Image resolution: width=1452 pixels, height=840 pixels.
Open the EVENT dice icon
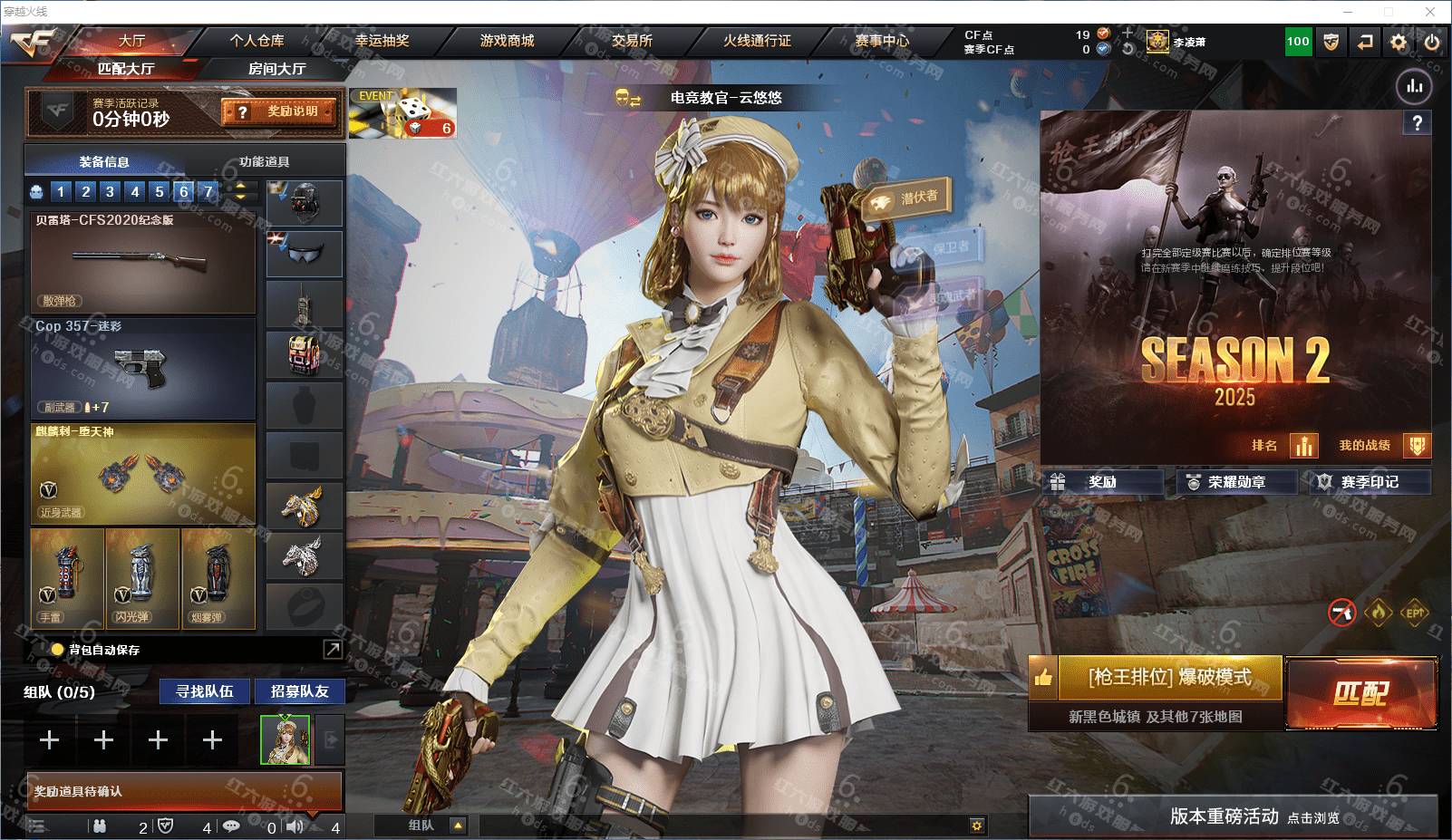coord(402,113)
